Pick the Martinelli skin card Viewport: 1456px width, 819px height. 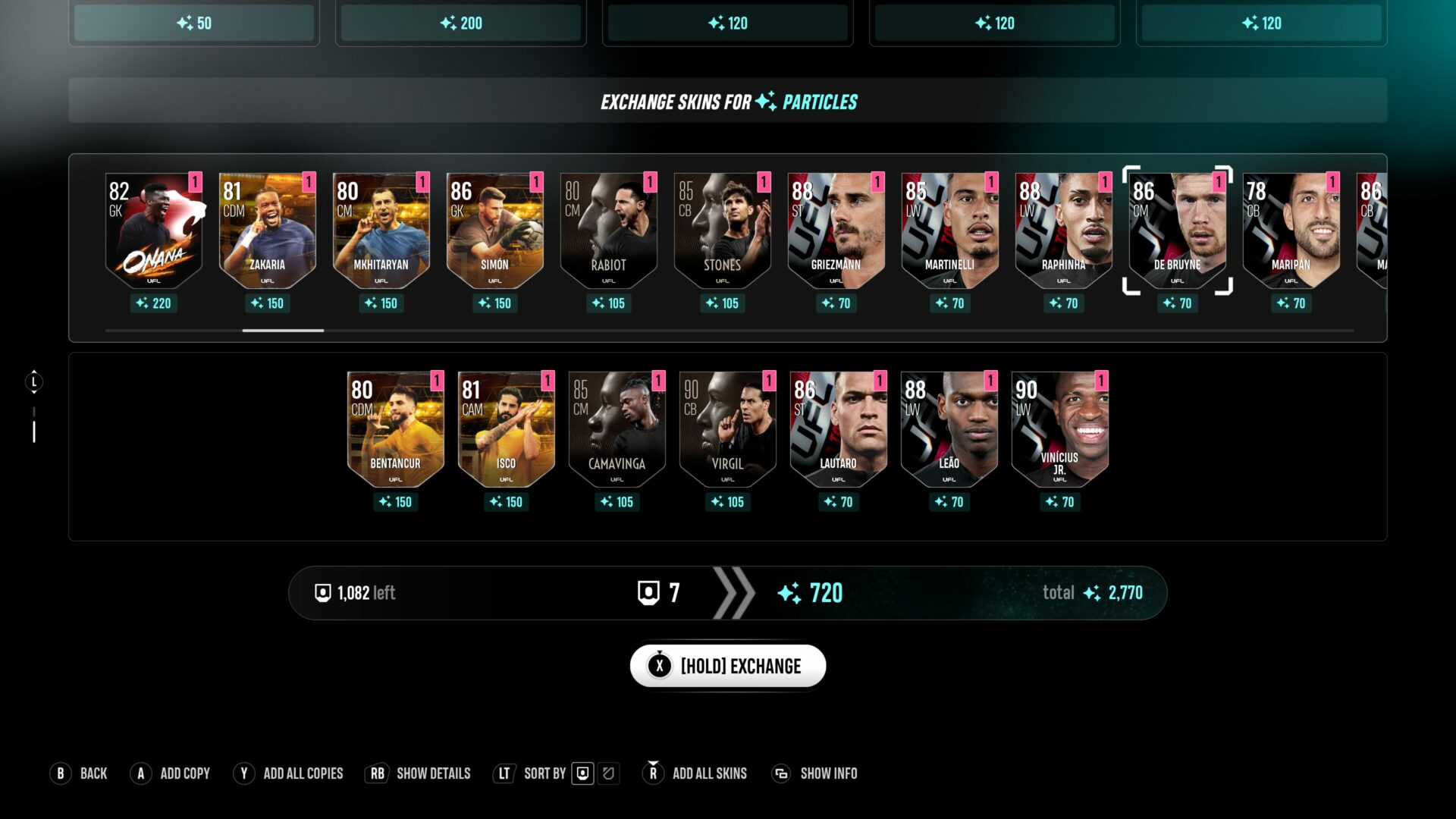tap(950, 231)
